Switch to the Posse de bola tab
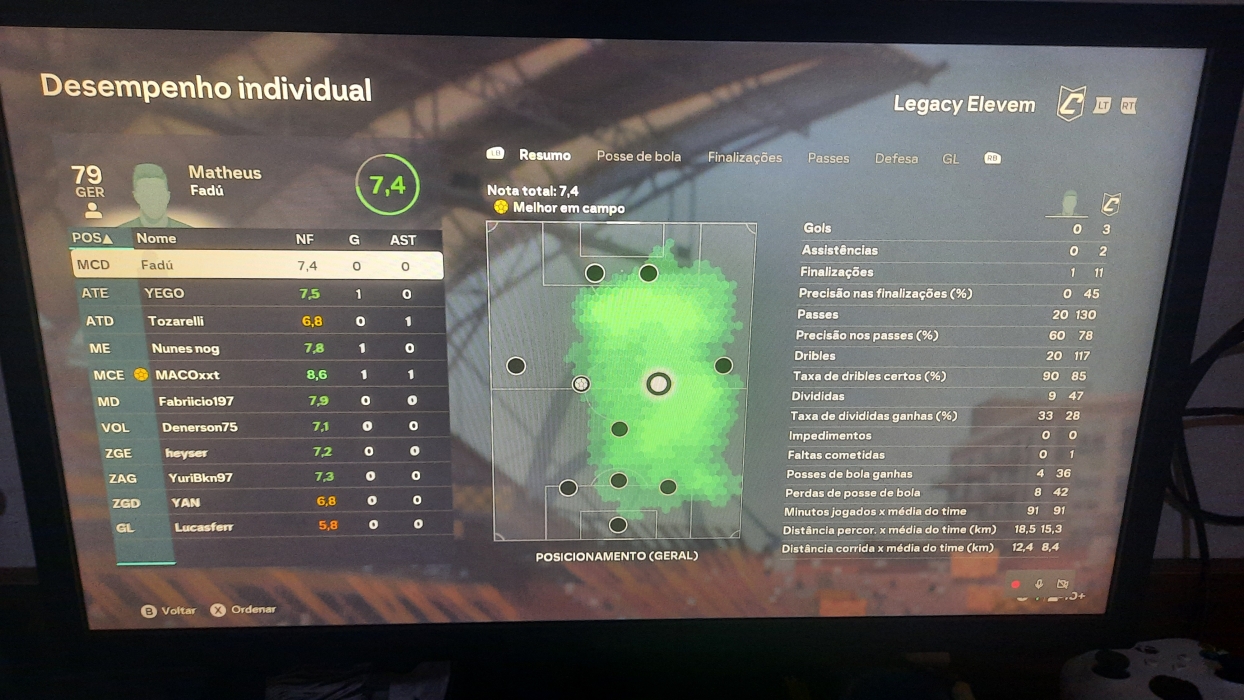1244x700 pixels. (638, 156)
